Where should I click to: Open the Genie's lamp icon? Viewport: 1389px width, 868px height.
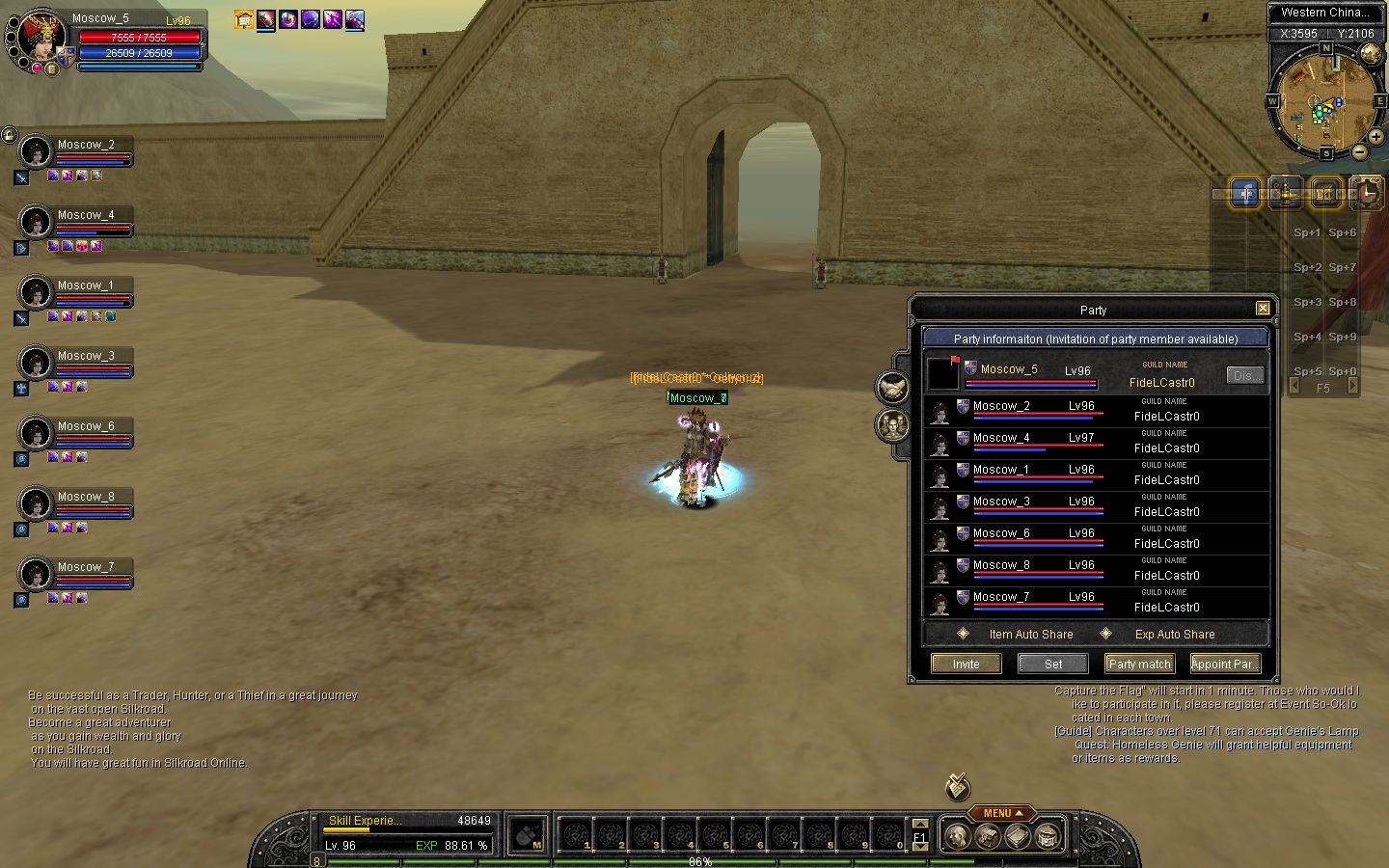coord(1286,194)
